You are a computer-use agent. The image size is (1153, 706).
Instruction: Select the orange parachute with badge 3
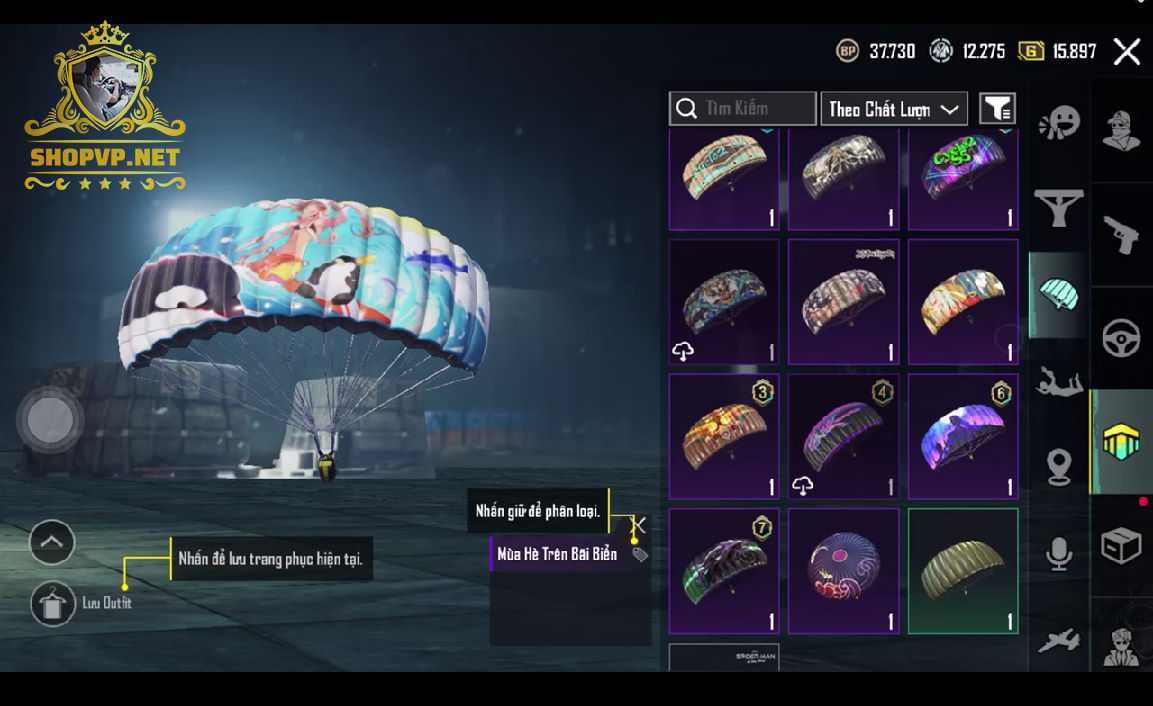point(724,437)
